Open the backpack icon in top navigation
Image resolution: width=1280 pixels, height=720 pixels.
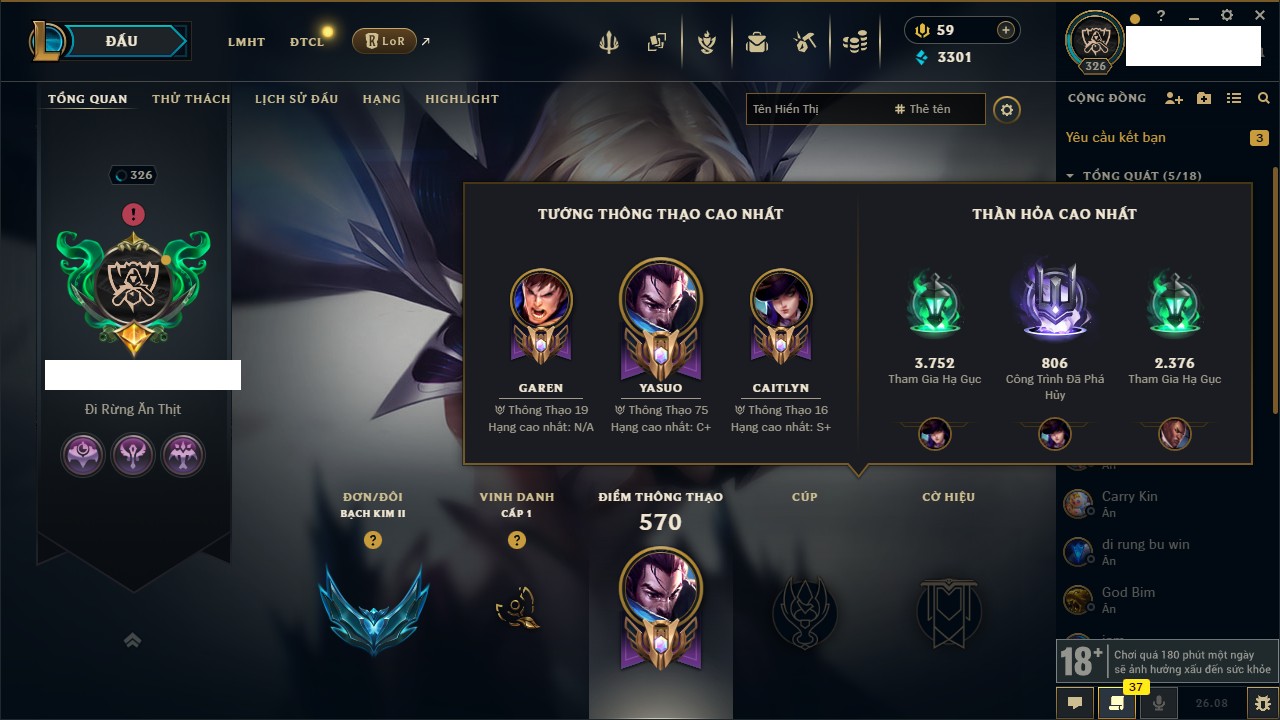click(x=756, y=42)
